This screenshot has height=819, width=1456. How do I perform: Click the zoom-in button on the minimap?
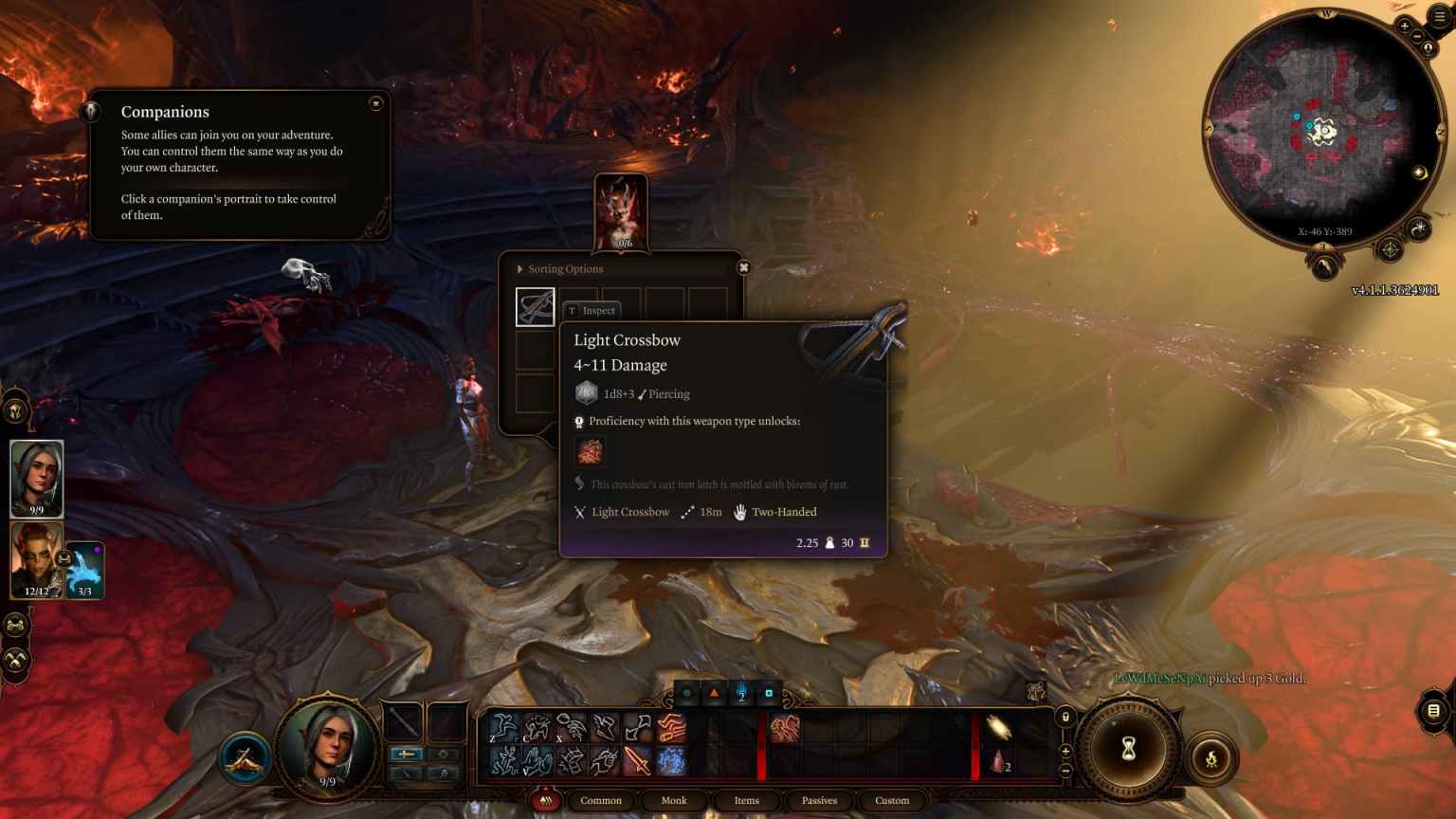(x=1404, y=26)
